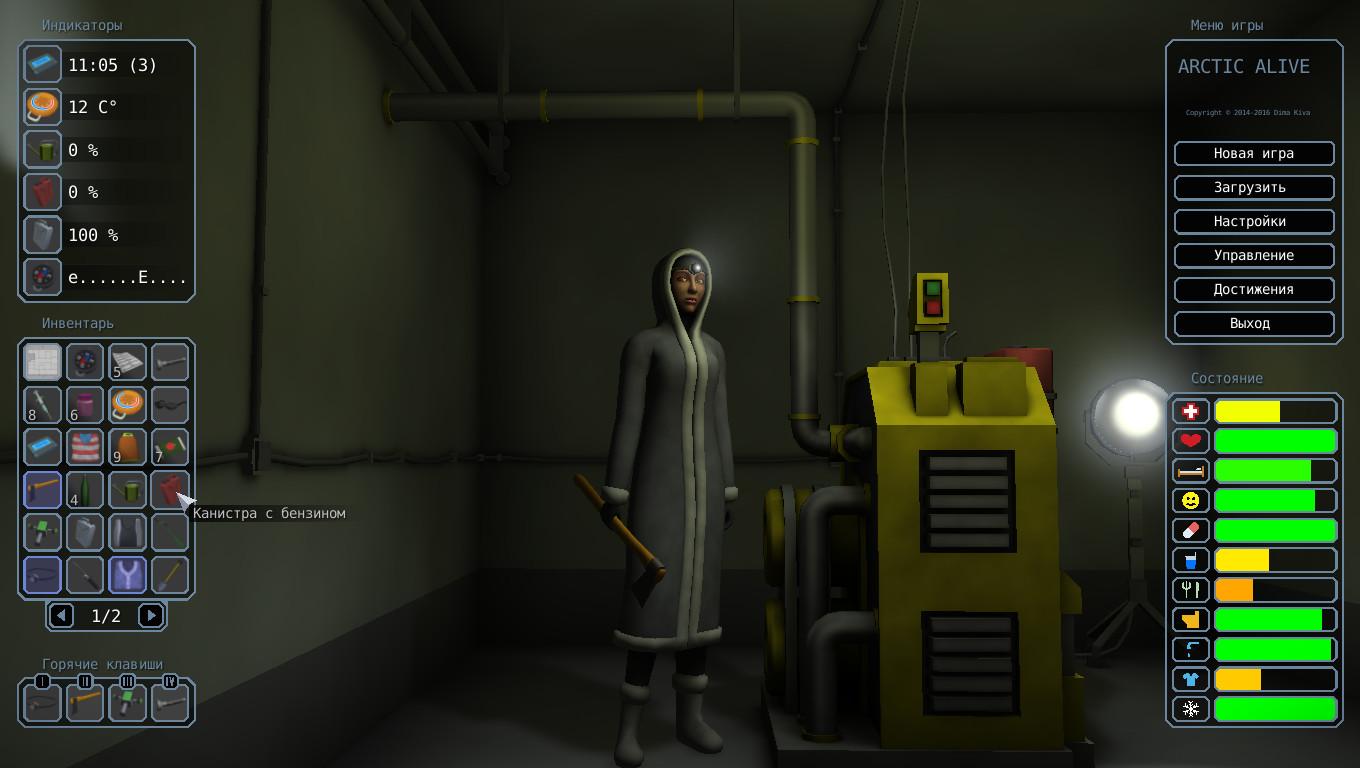The width and height of the screenshot is (1360, 768).
Task: Start a Новая игра
Action: (1254, 153)
